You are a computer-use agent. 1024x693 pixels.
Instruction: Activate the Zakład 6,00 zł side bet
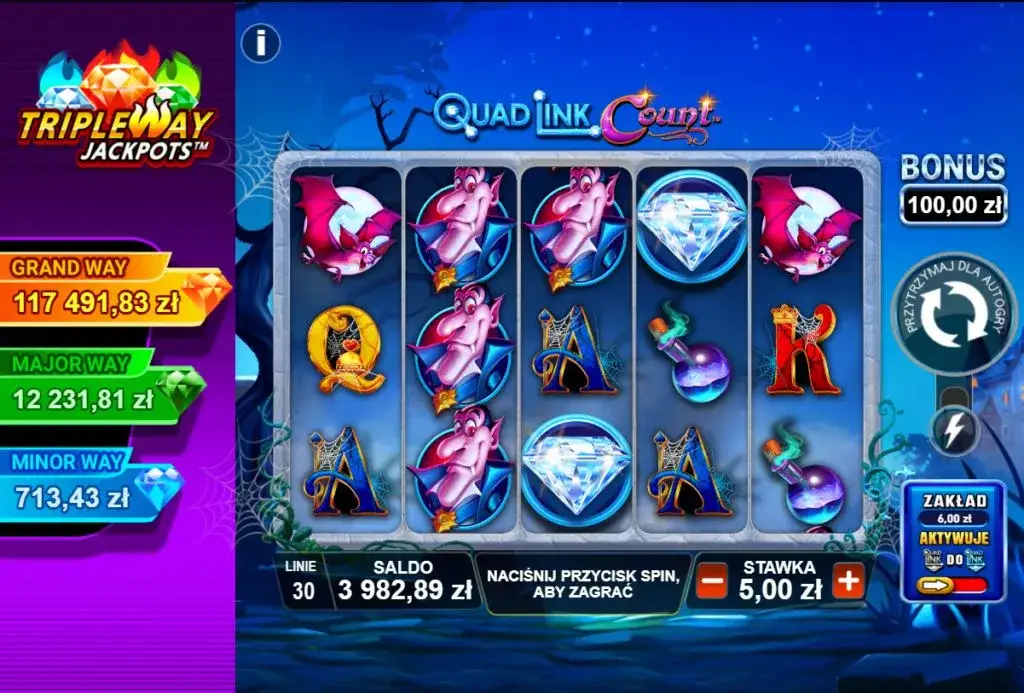point(952,541)
